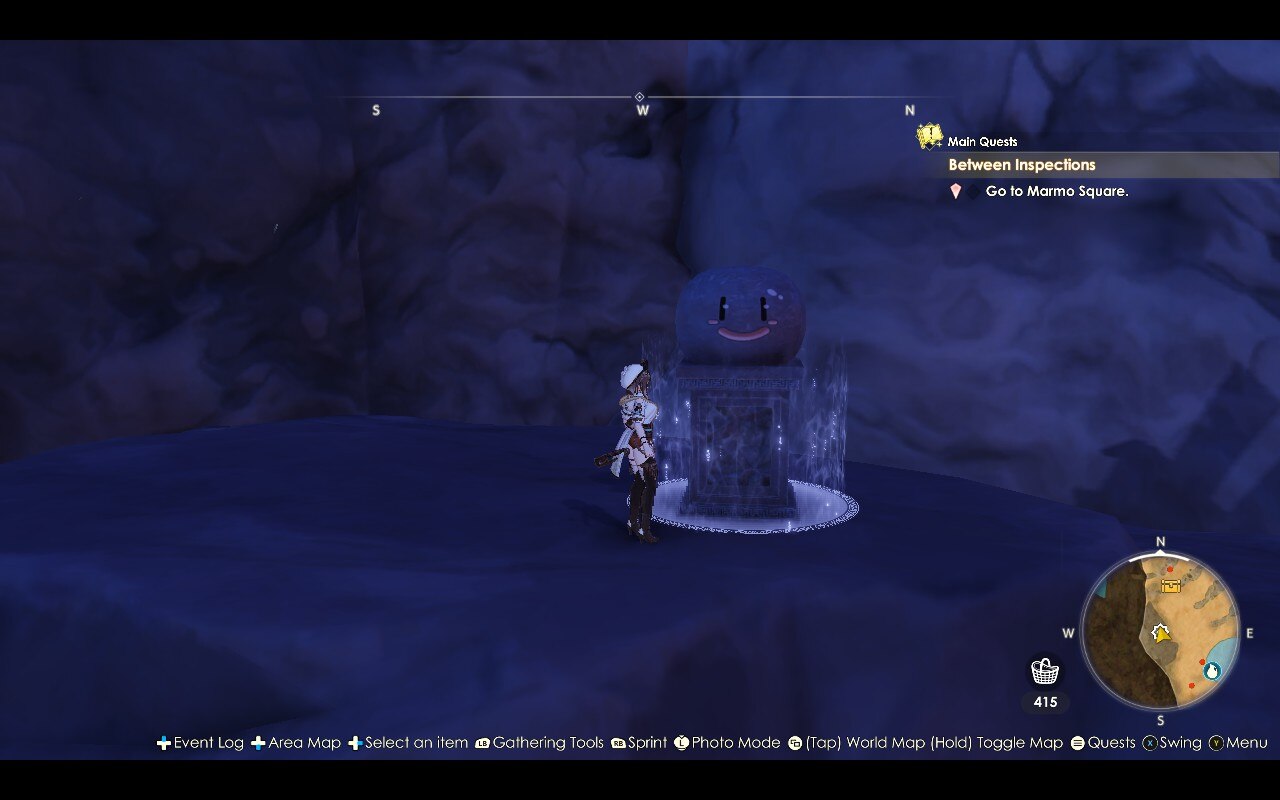The image size is (1280, 800).
Task: Toggle the map view with World Map control
Action: click(794, 743)
